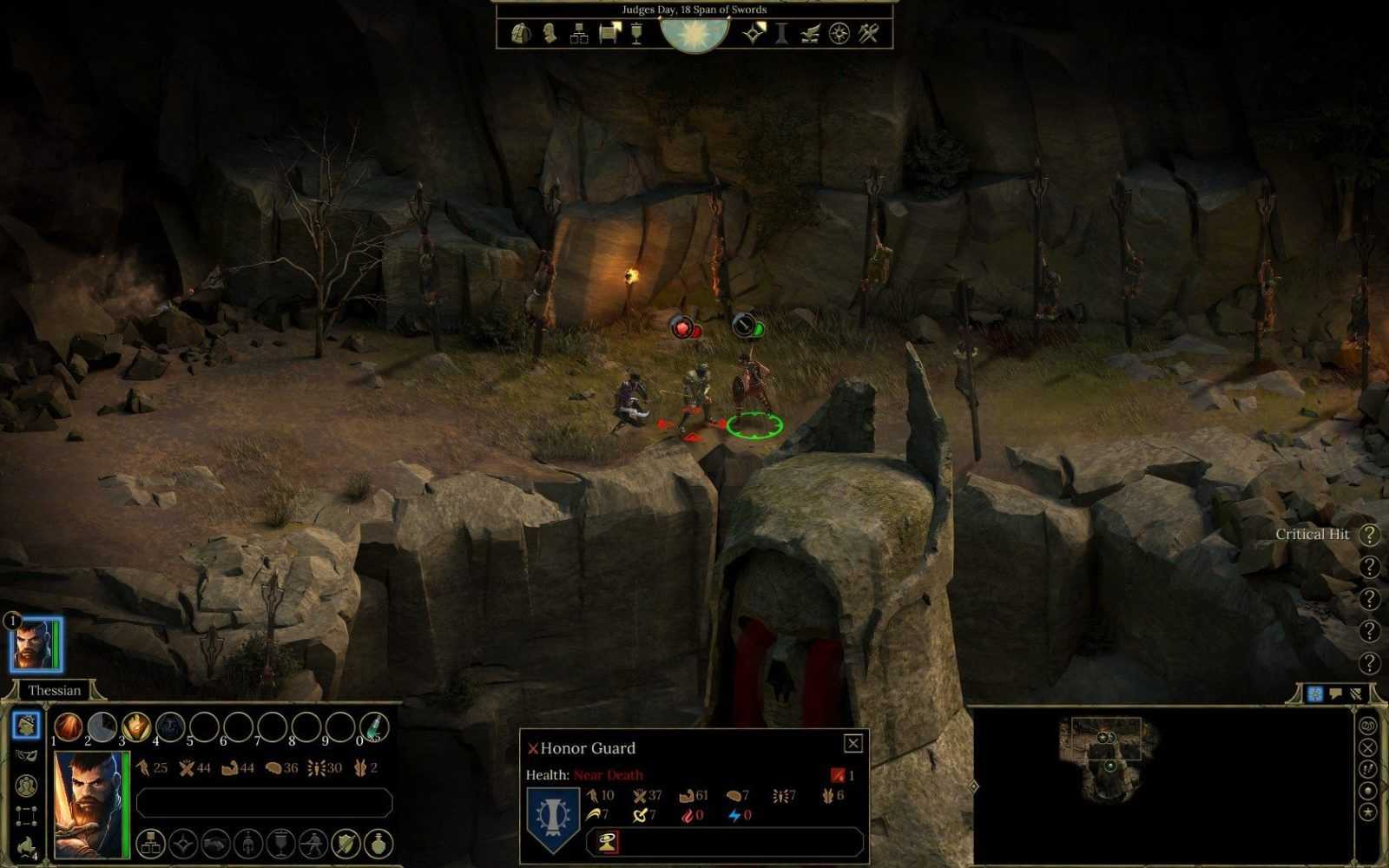Image resolution: width=1389 pixels, height=868 pixels.
Task: Use the glowing hand ability in slot 3
Action: coord(136,727)
